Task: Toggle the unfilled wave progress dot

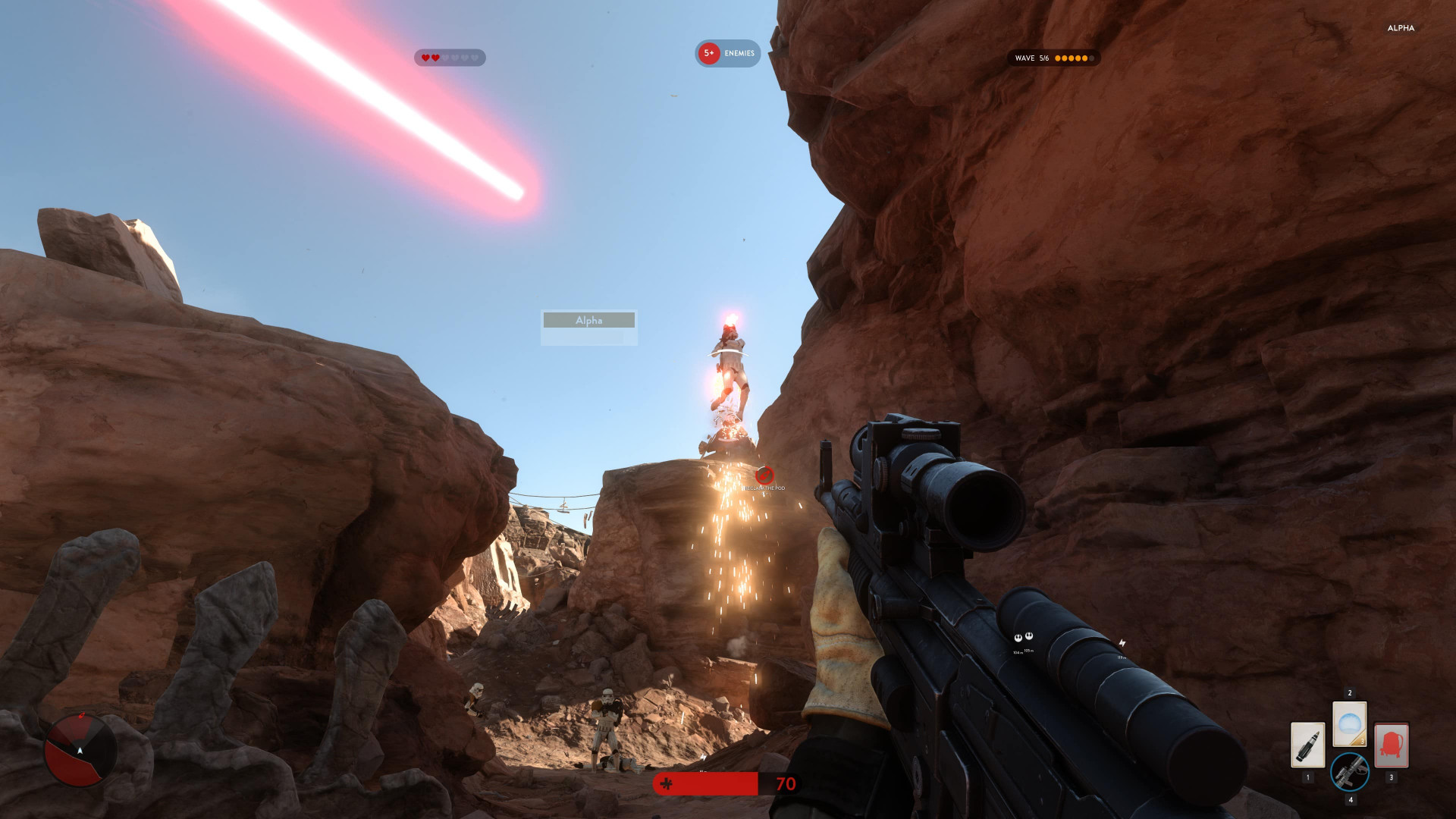Action: pos(1091,58)
